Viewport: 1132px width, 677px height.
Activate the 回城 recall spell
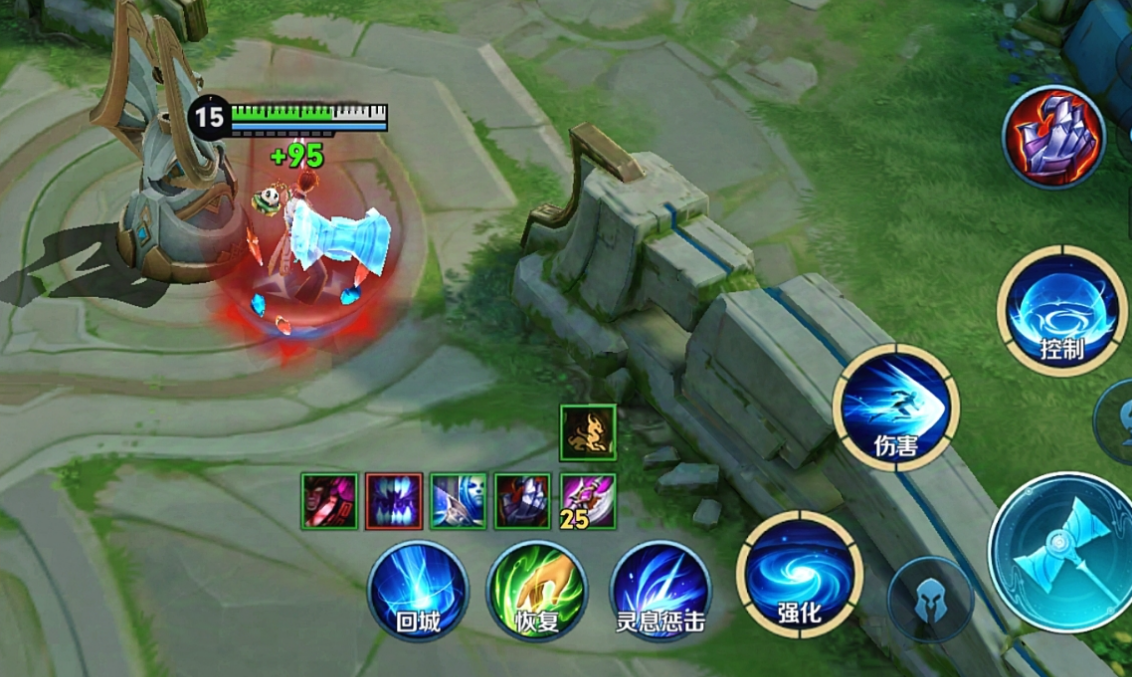(417, 590)
